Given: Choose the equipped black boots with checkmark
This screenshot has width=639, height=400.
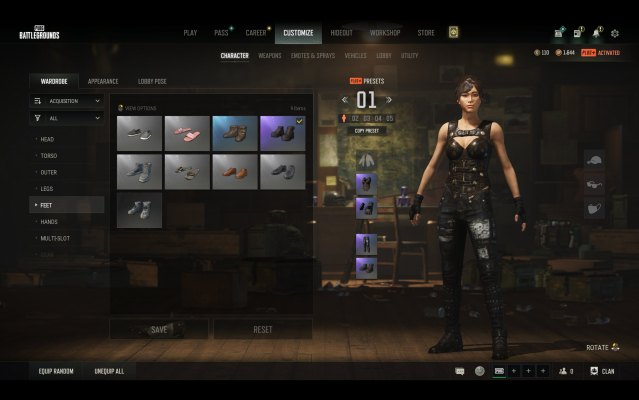Looking at the screenshot, I should [x=283, y=133].
